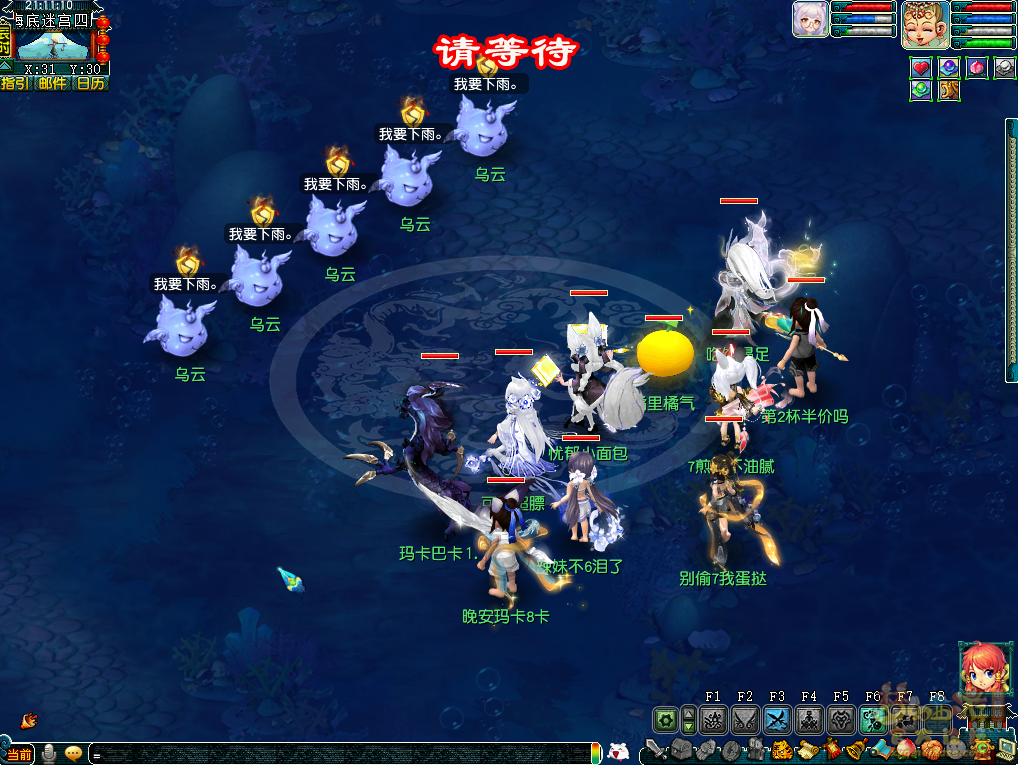Click the green orb buff icon
The width and height of the screenshot is (1018, 765).
click(x=921, y=90)
